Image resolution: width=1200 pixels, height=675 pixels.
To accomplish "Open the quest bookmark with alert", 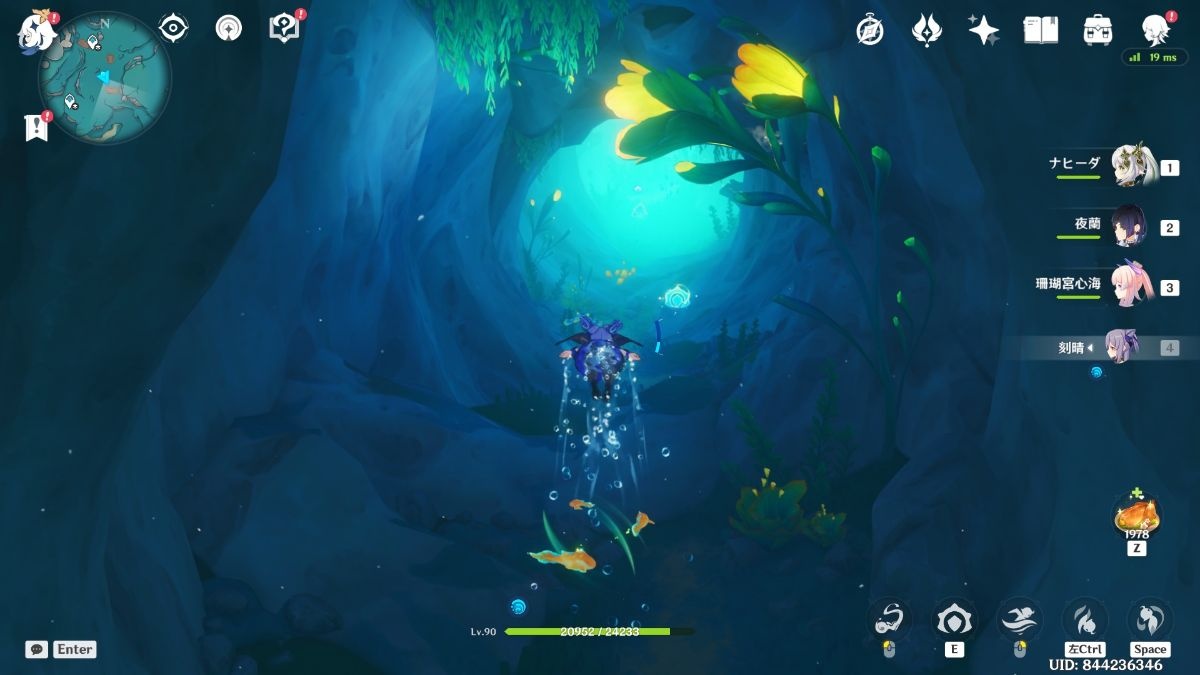I will click(x=37, y=127).
